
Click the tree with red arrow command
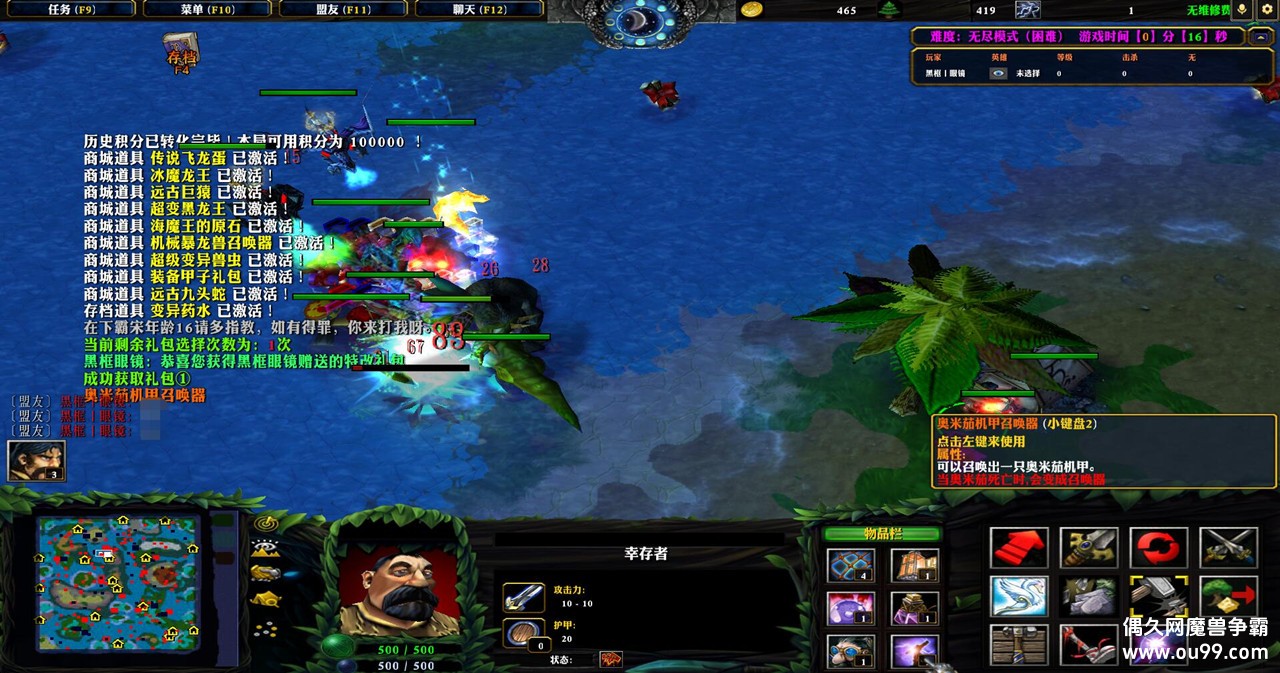[x=1229, y=596]
